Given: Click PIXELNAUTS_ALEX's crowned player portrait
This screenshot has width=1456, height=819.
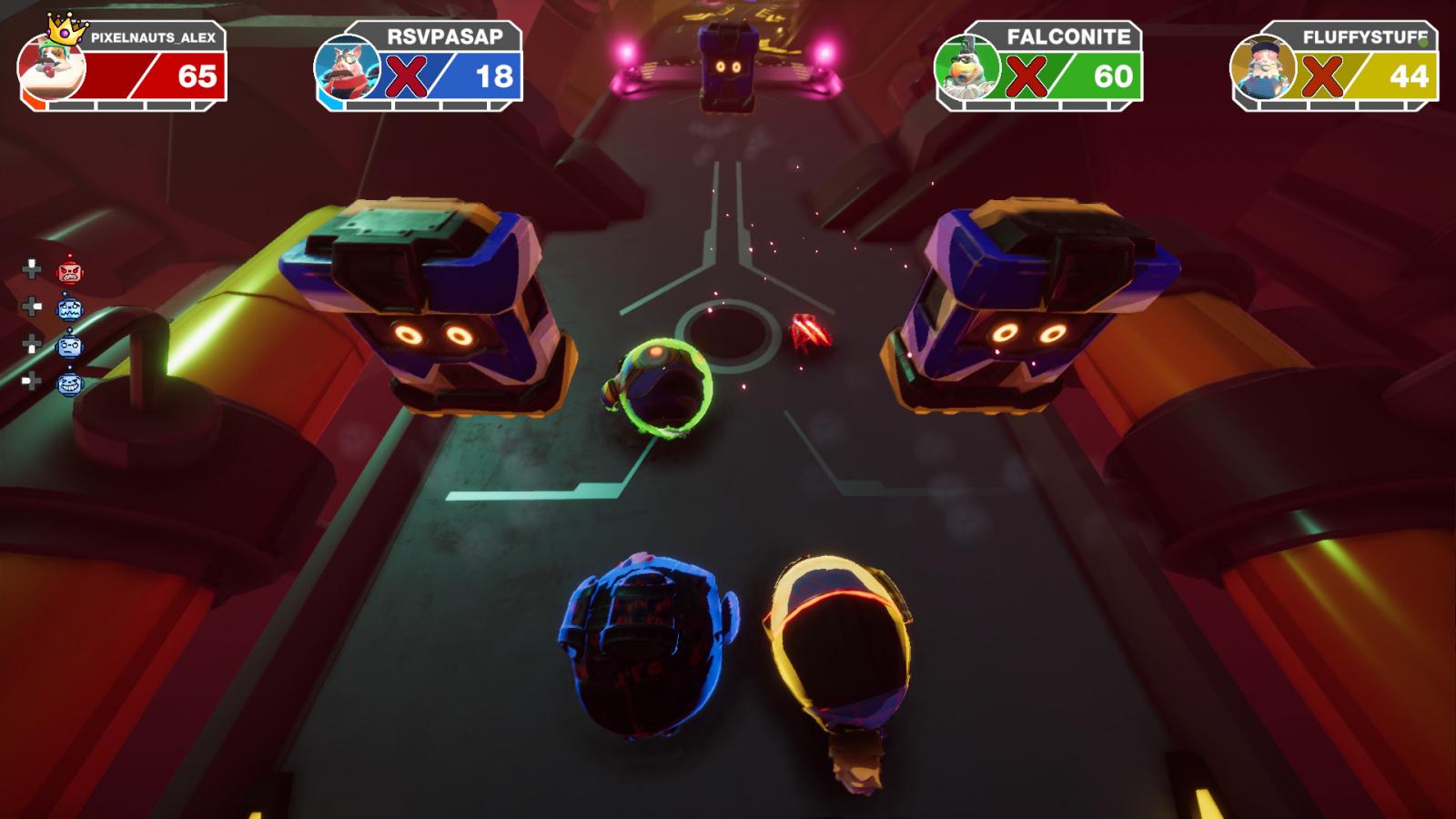Looking at the screenshot, I should pyautogui.click(x=52, y=66).
